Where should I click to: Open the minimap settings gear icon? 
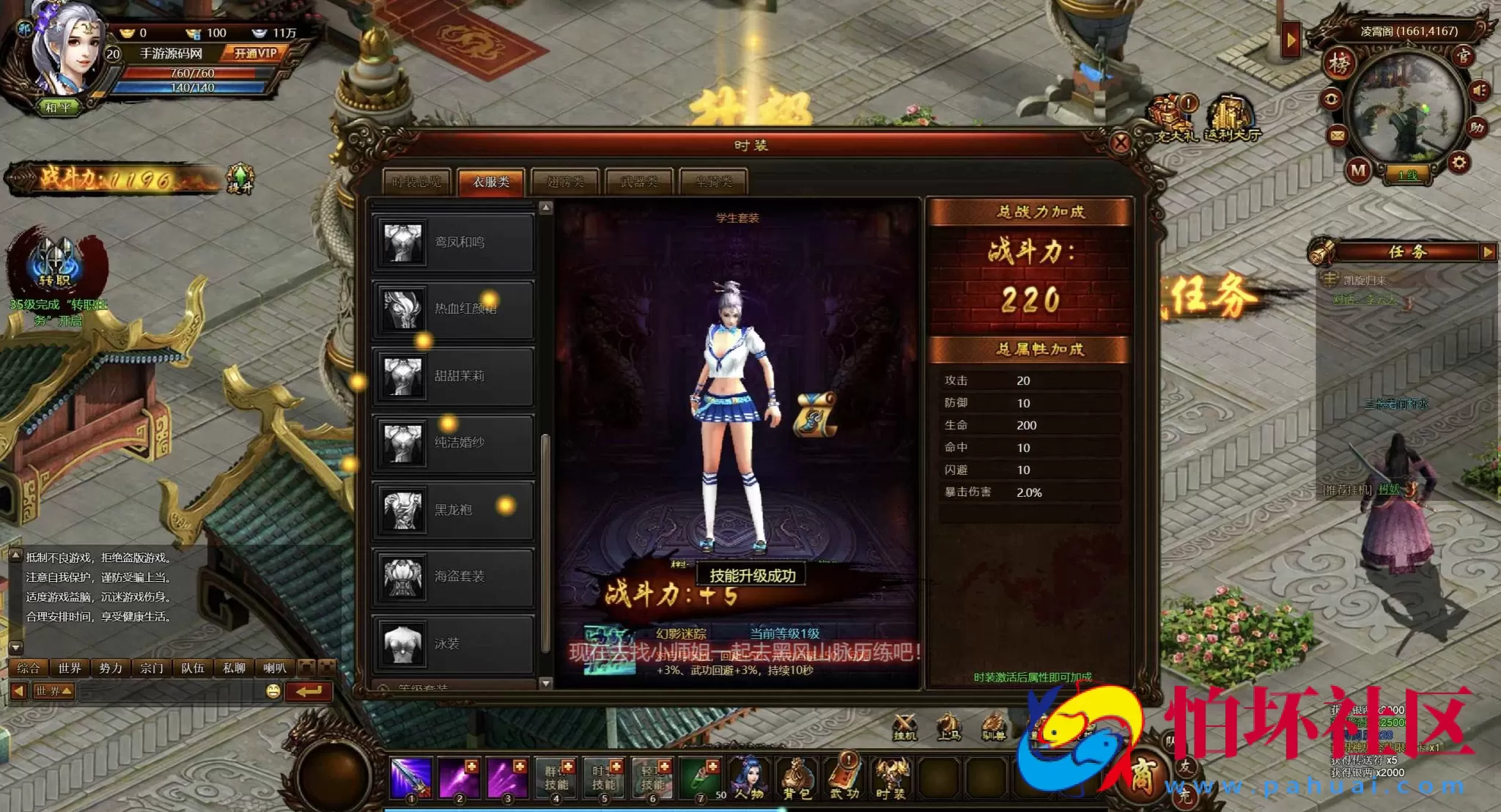pos(1458,162)
